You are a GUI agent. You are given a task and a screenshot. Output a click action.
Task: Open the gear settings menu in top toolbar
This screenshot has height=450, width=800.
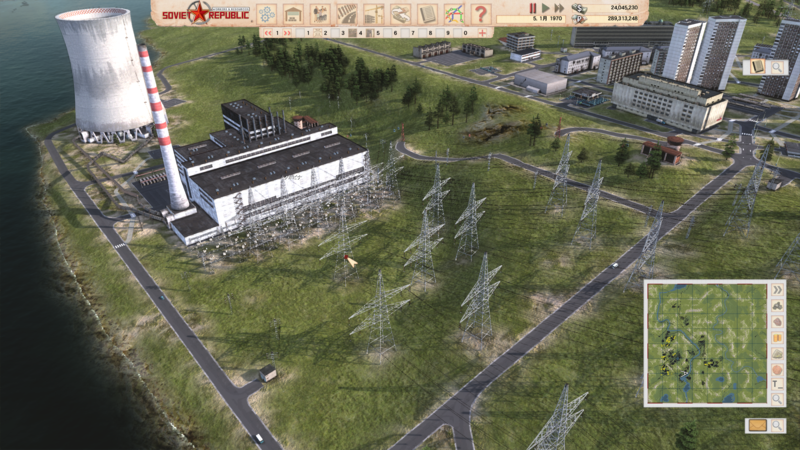click(267, 14)
